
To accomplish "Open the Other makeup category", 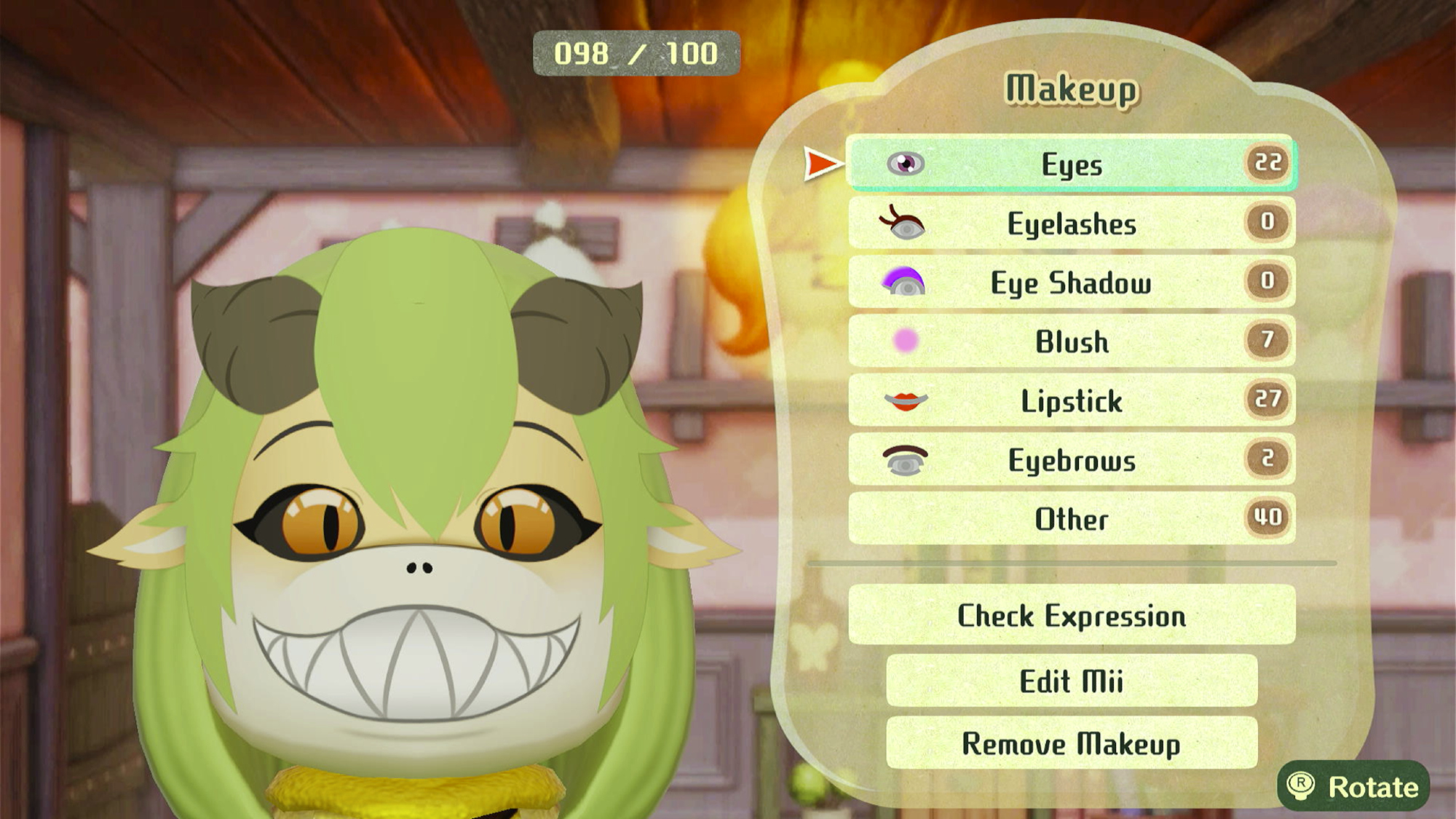I will pyautogui.click(x=1071, y=519).
